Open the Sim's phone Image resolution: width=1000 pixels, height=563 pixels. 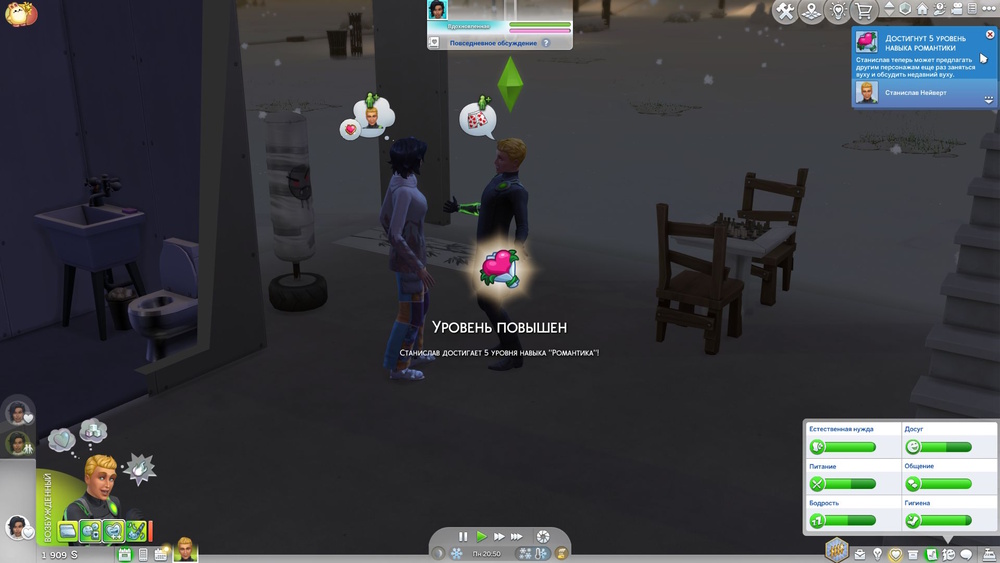pos(142,553)
